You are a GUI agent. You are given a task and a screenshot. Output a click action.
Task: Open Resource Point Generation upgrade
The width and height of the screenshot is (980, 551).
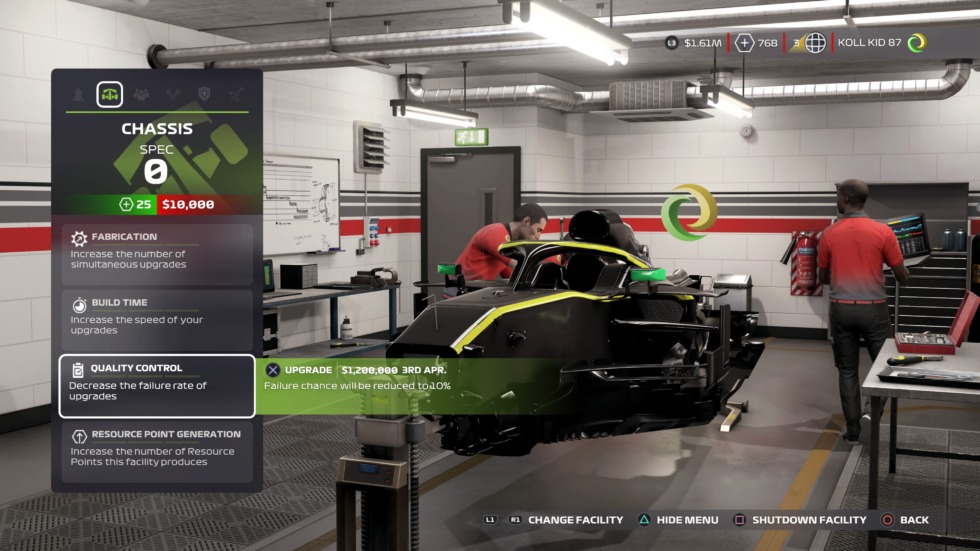156,450
